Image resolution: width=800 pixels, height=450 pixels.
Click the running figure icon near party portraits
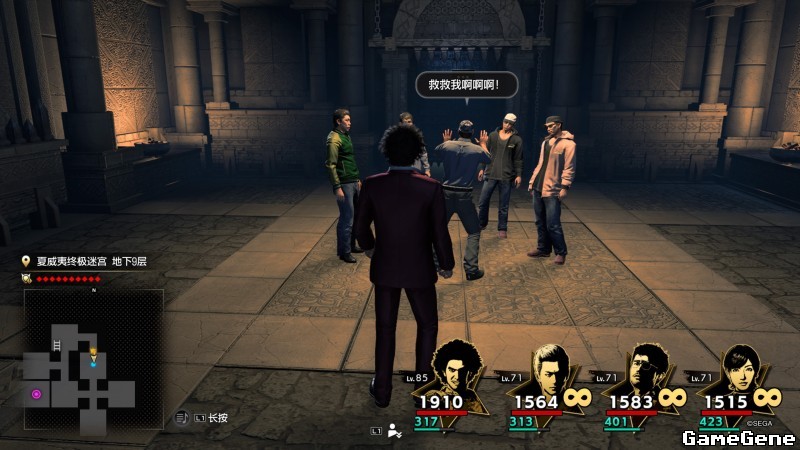(x=395, y=431)
